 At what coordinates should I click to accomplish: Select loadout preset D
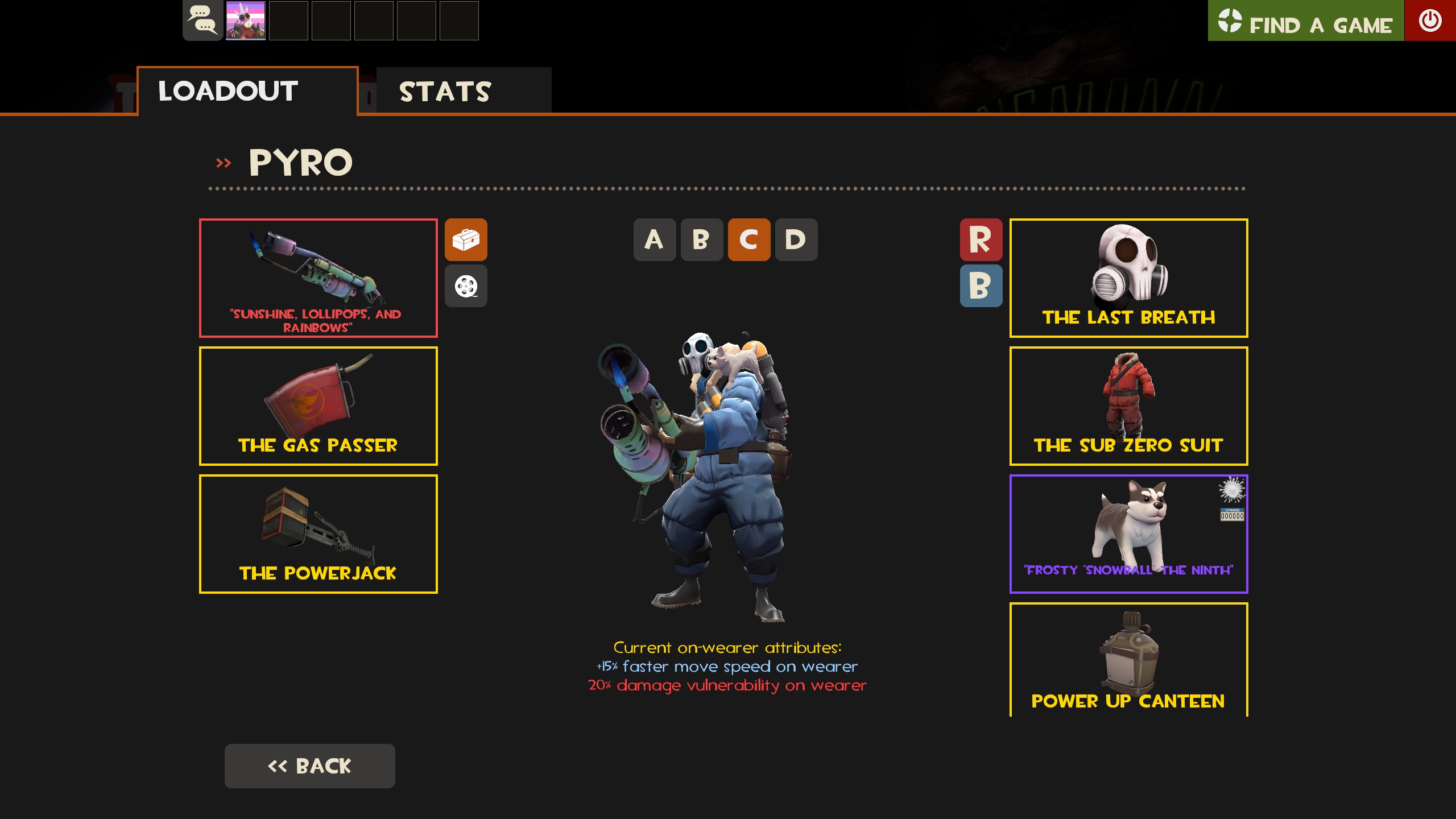(x=796, y=241)
